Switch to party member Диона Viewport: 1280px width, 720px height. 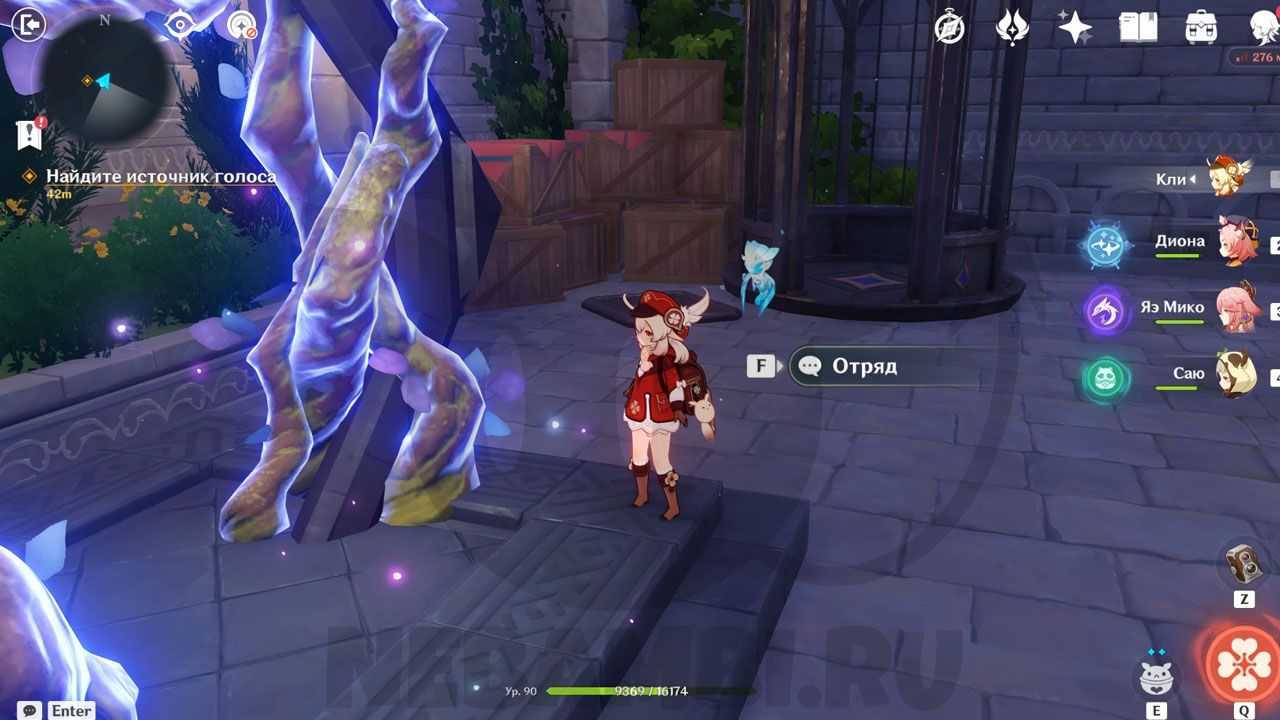tap(1236, 242)
